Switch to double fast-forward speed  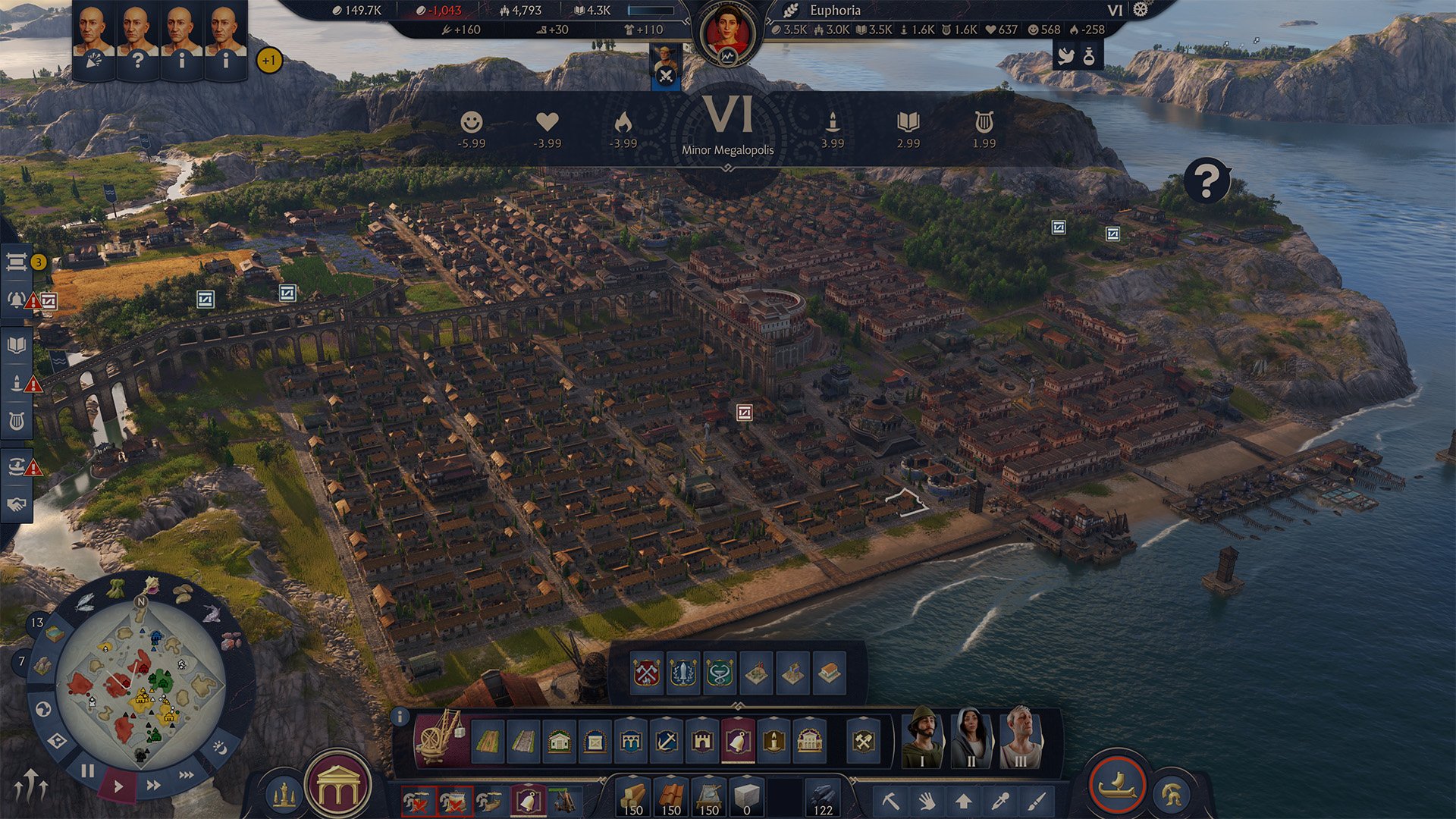[x=153, y=785]
